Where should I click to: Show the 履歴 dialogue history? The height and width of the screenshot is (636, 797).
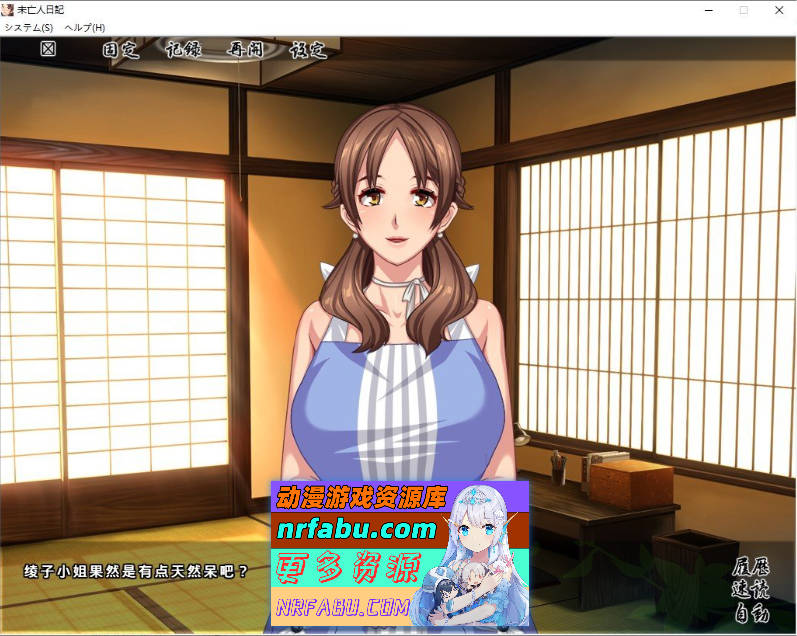[x=752, y=574]
